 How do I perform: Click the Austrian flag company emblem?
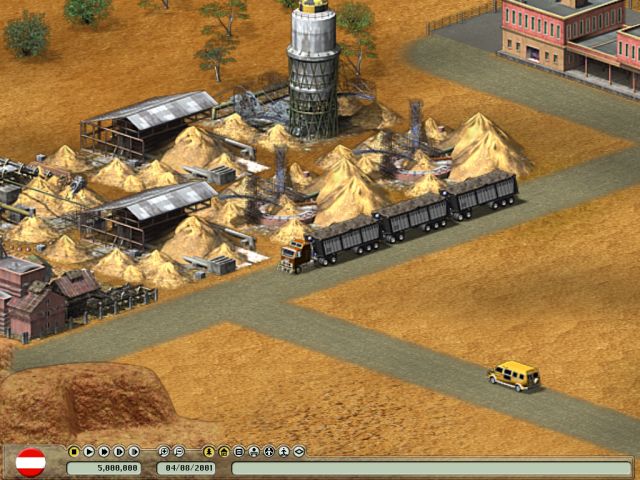(x=31, y=462)
